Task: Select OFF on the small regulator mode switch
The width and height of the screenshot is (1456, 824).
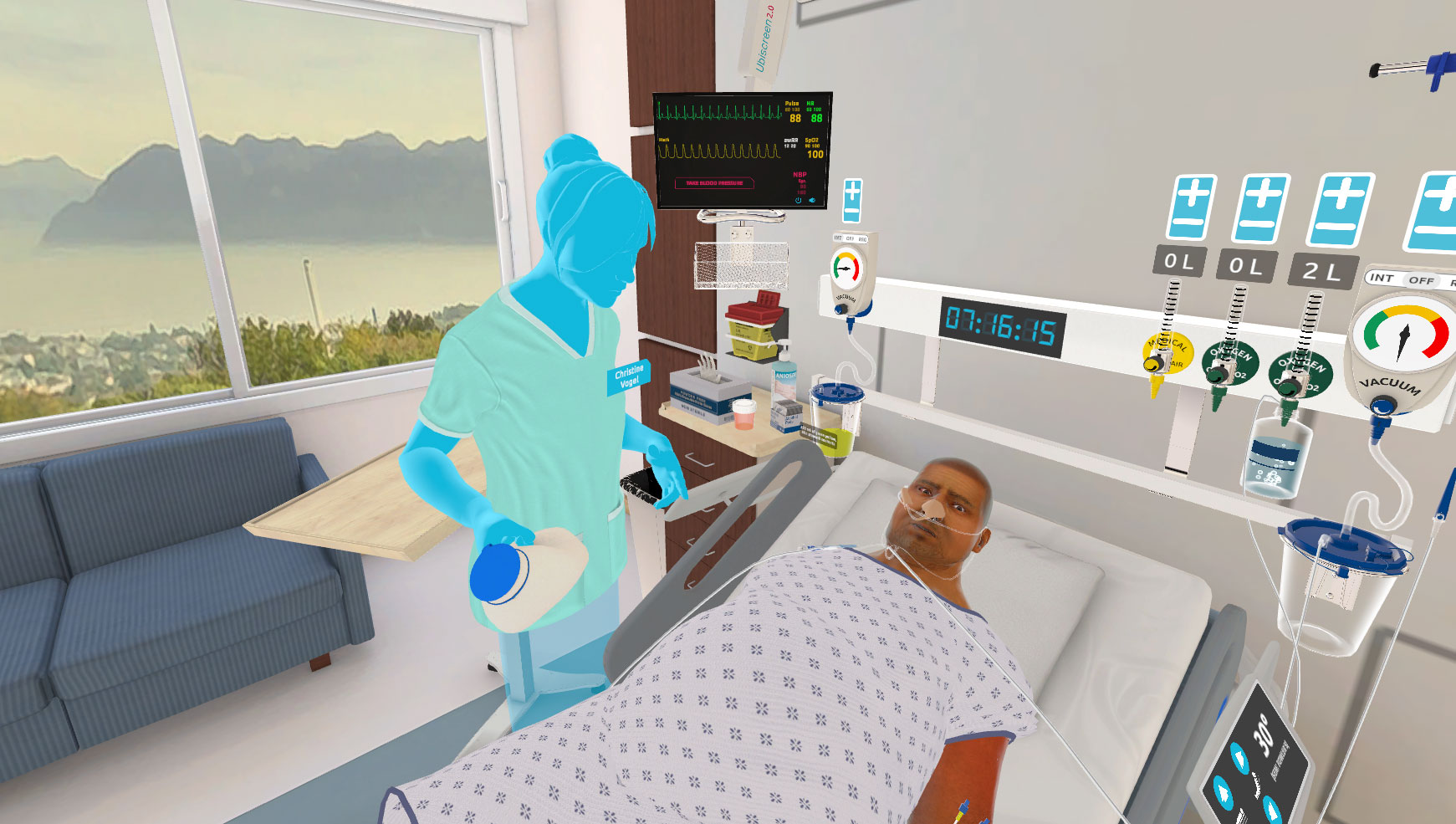Action: [x=850, y=238]
